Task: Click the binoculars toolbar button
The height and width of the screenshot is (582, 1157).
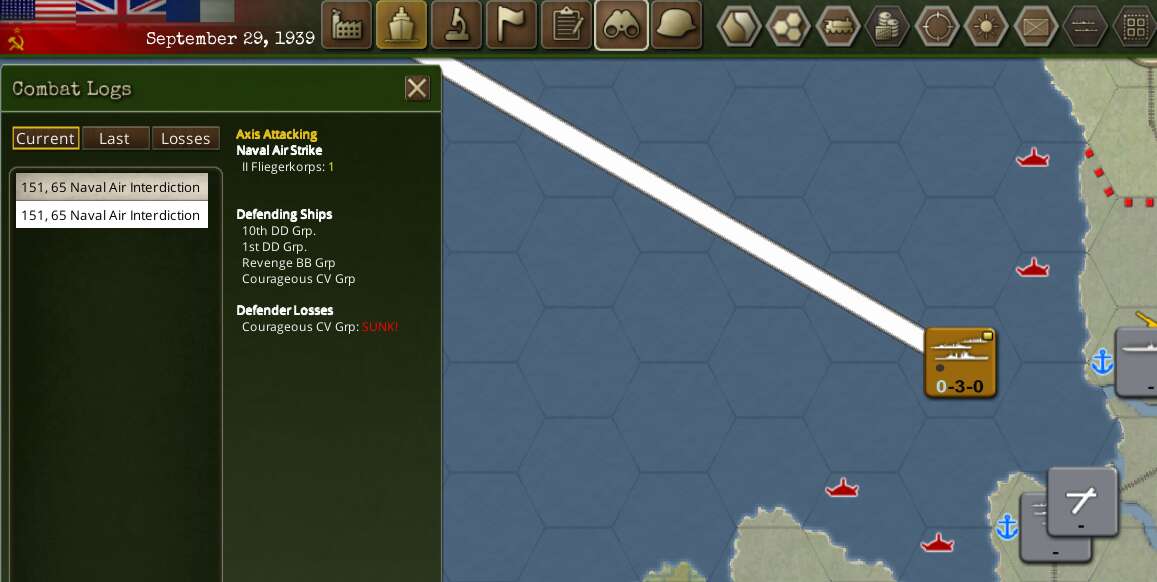Action: point(621,25)
